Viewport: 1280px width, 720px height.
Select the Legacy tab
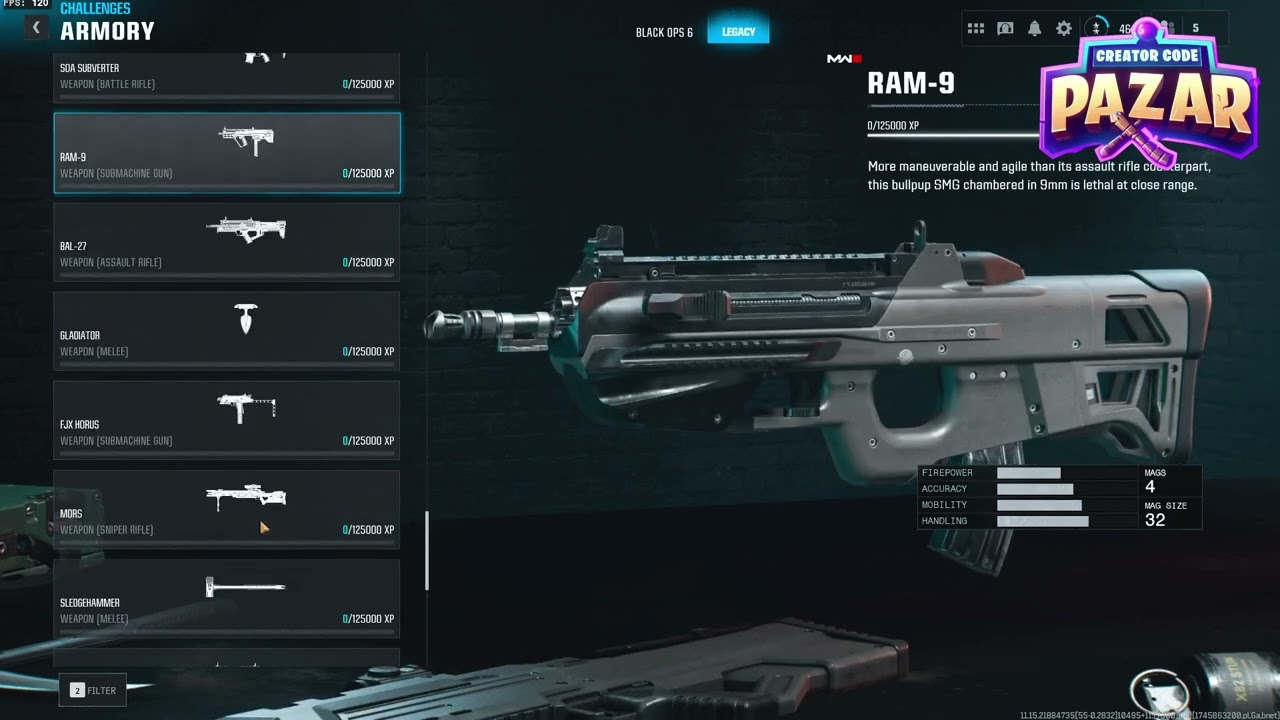pyautogui.click(x=738, y=32)
